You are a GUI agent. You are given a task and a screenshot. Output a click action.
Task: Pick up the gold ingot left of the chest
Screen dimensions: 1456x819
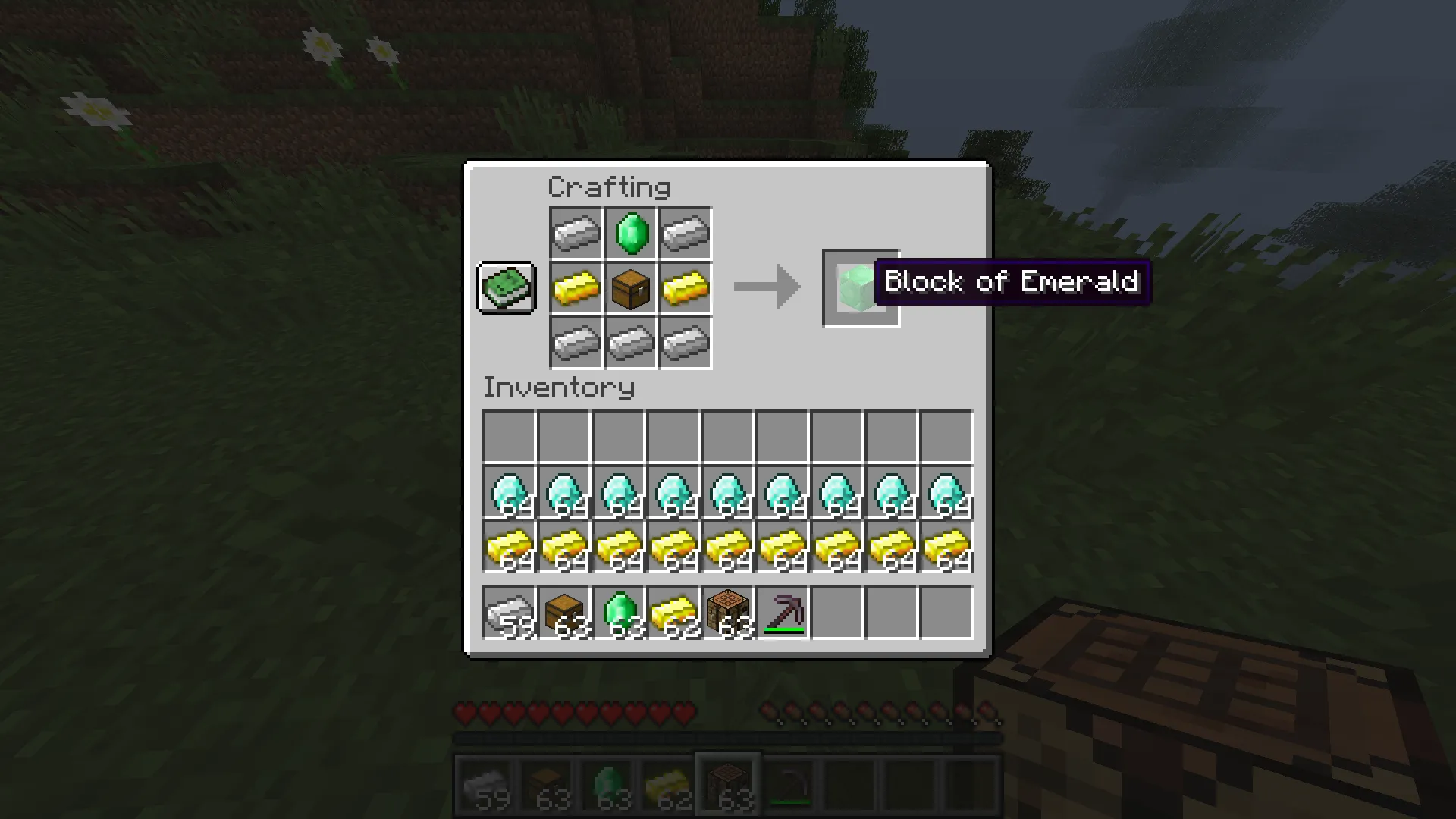576,288
